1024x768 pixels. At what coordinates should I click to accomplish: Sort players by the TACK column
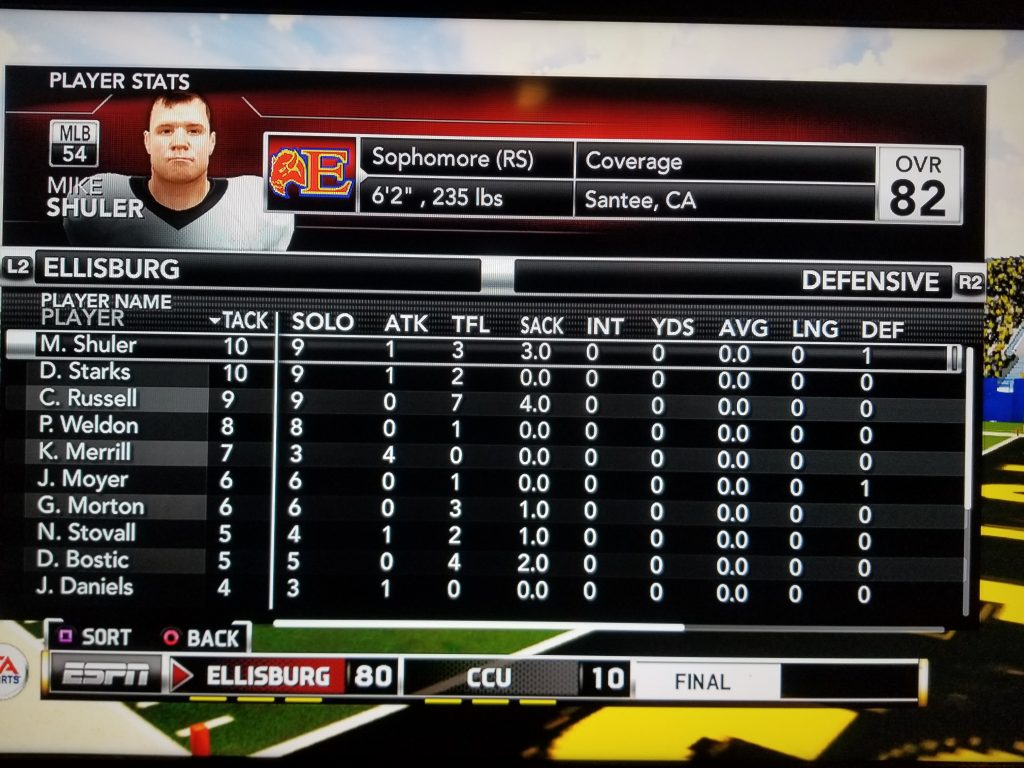[240, 321]
